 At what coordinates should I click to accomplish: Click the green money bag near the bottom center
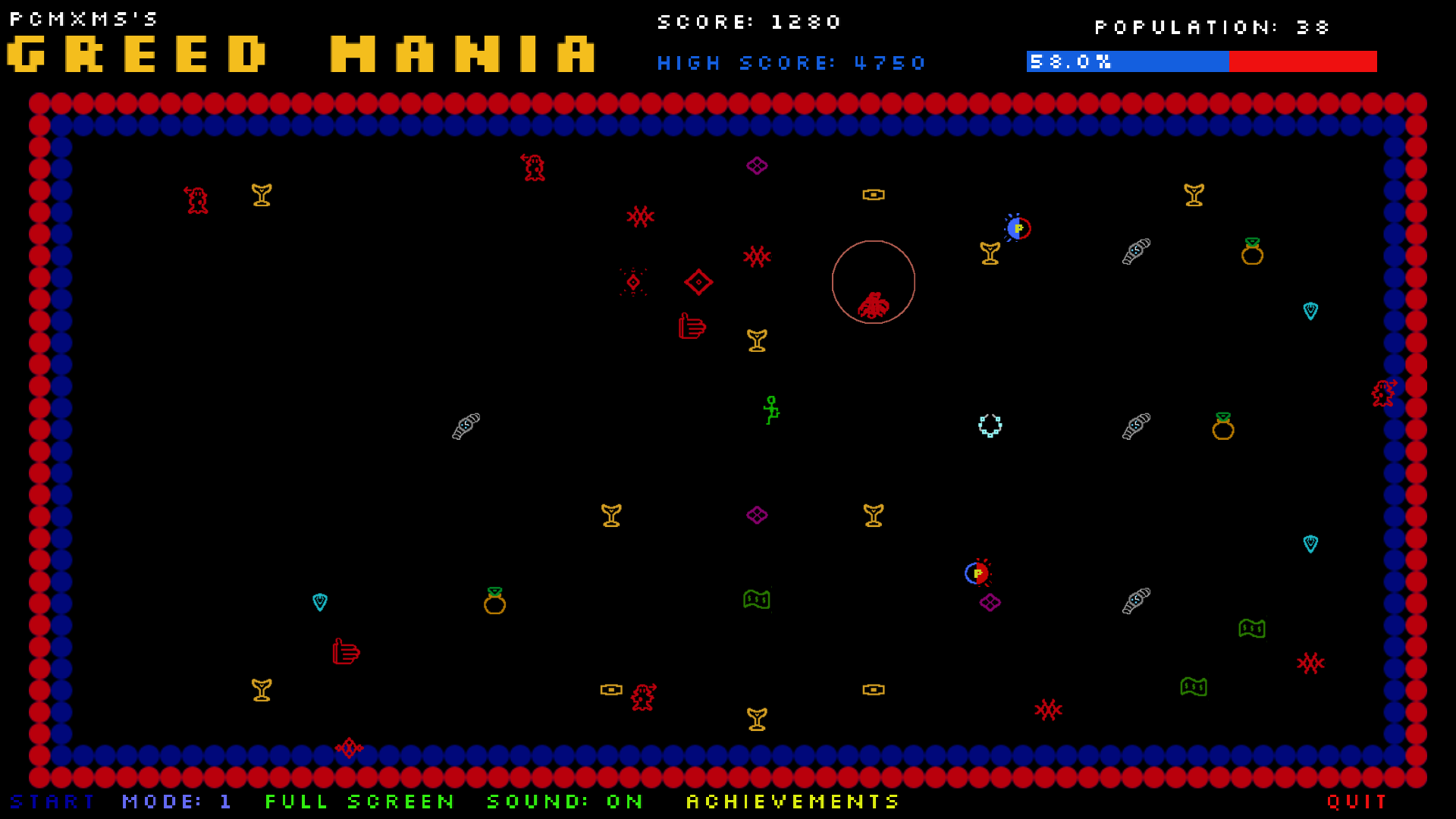coord(758,599)
